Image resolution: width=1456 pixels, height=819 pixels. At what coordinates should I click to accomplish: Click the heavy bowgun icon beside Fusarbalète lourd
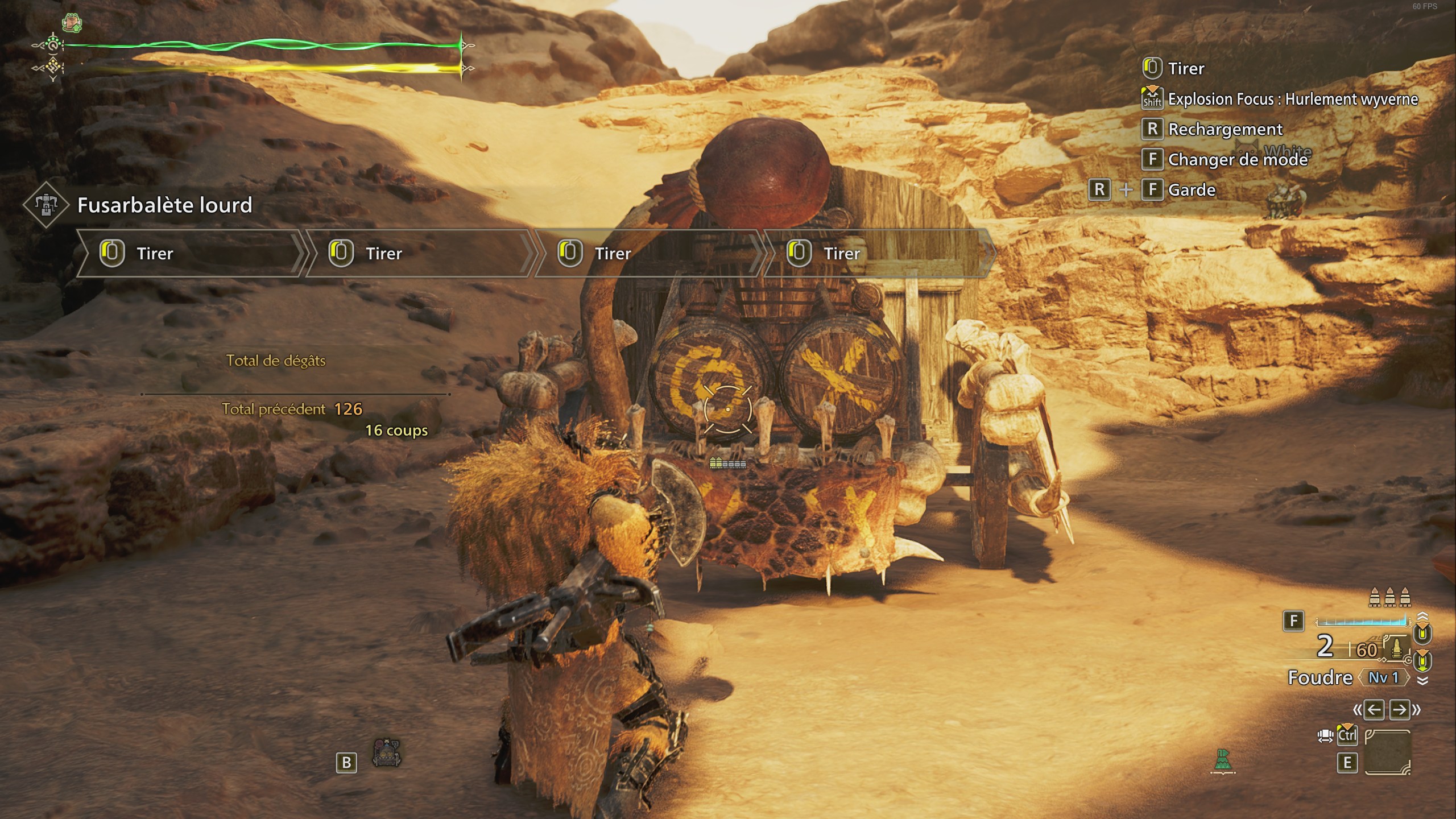pos(46,205)
